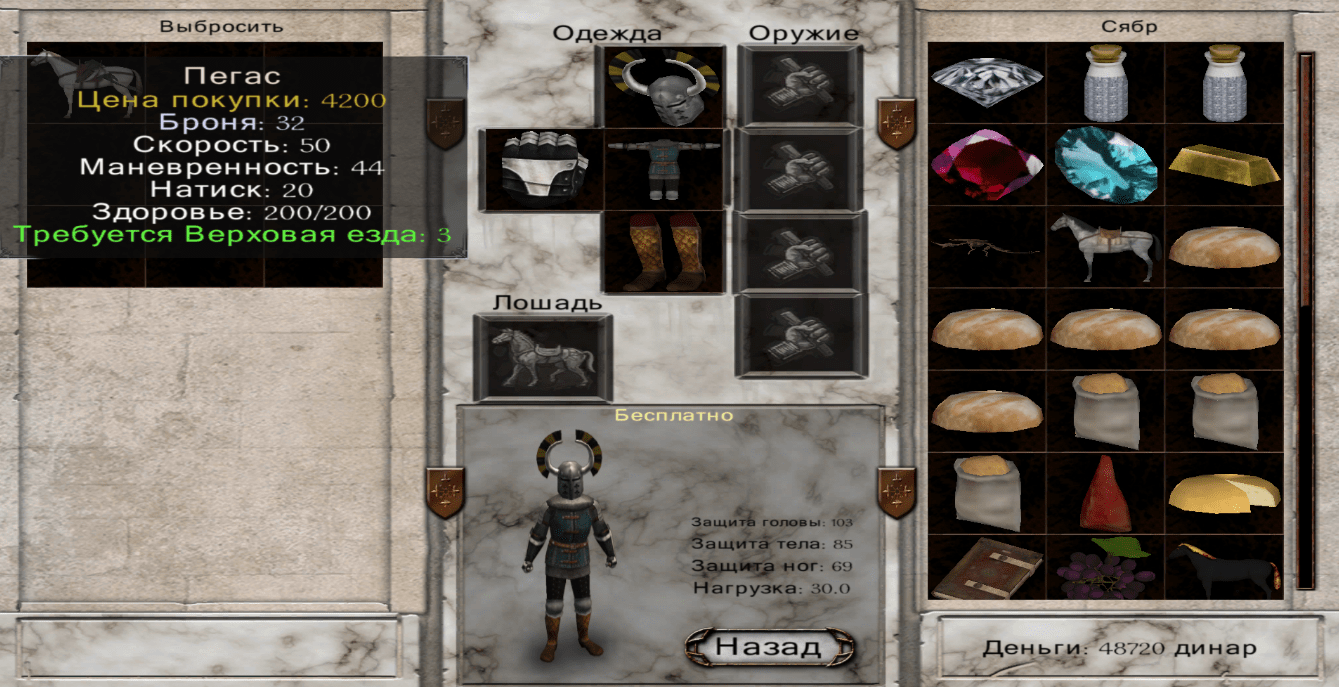Select the patterned boots slot

click(664, 252)
